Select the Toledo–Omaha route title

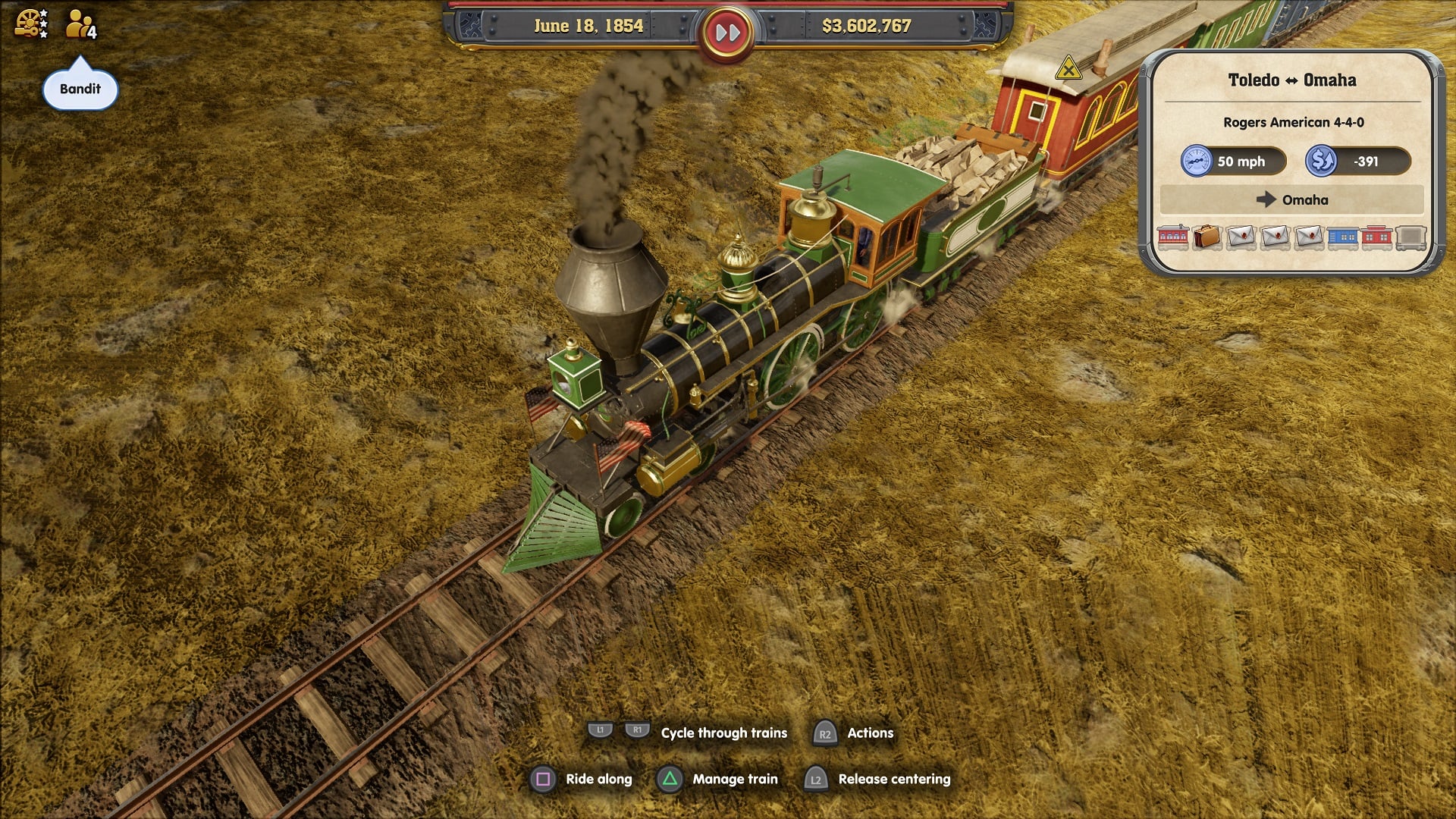1291,80
